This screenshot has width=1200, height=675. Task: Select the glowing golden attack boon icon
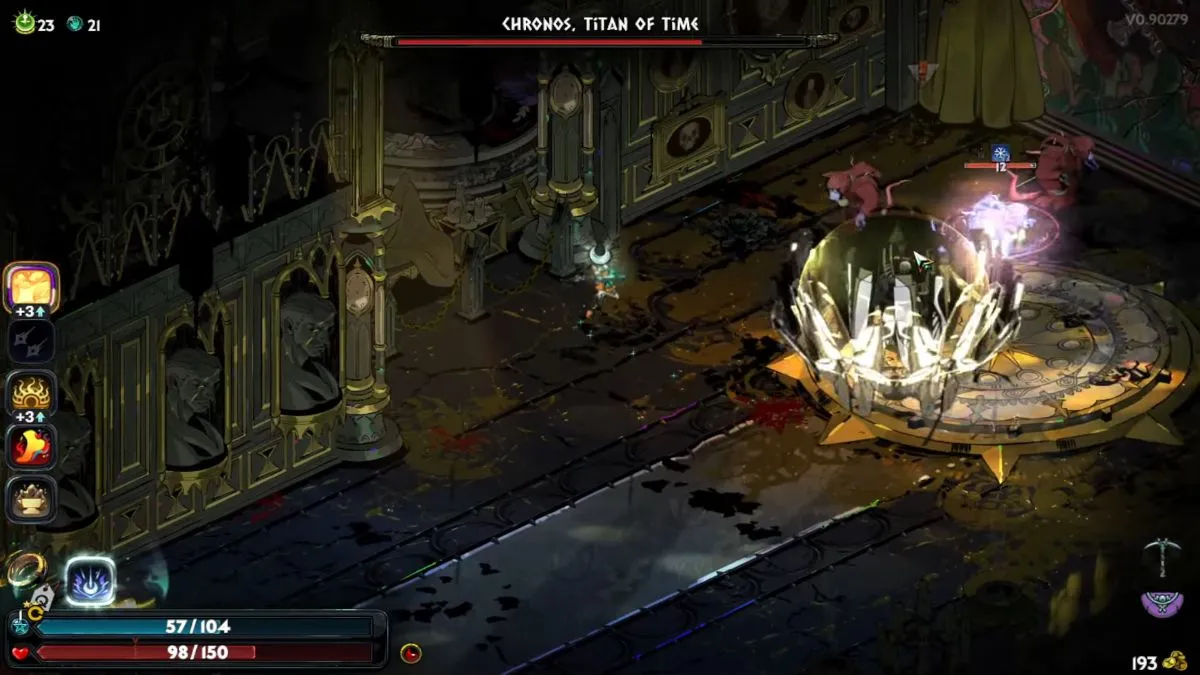33,288
